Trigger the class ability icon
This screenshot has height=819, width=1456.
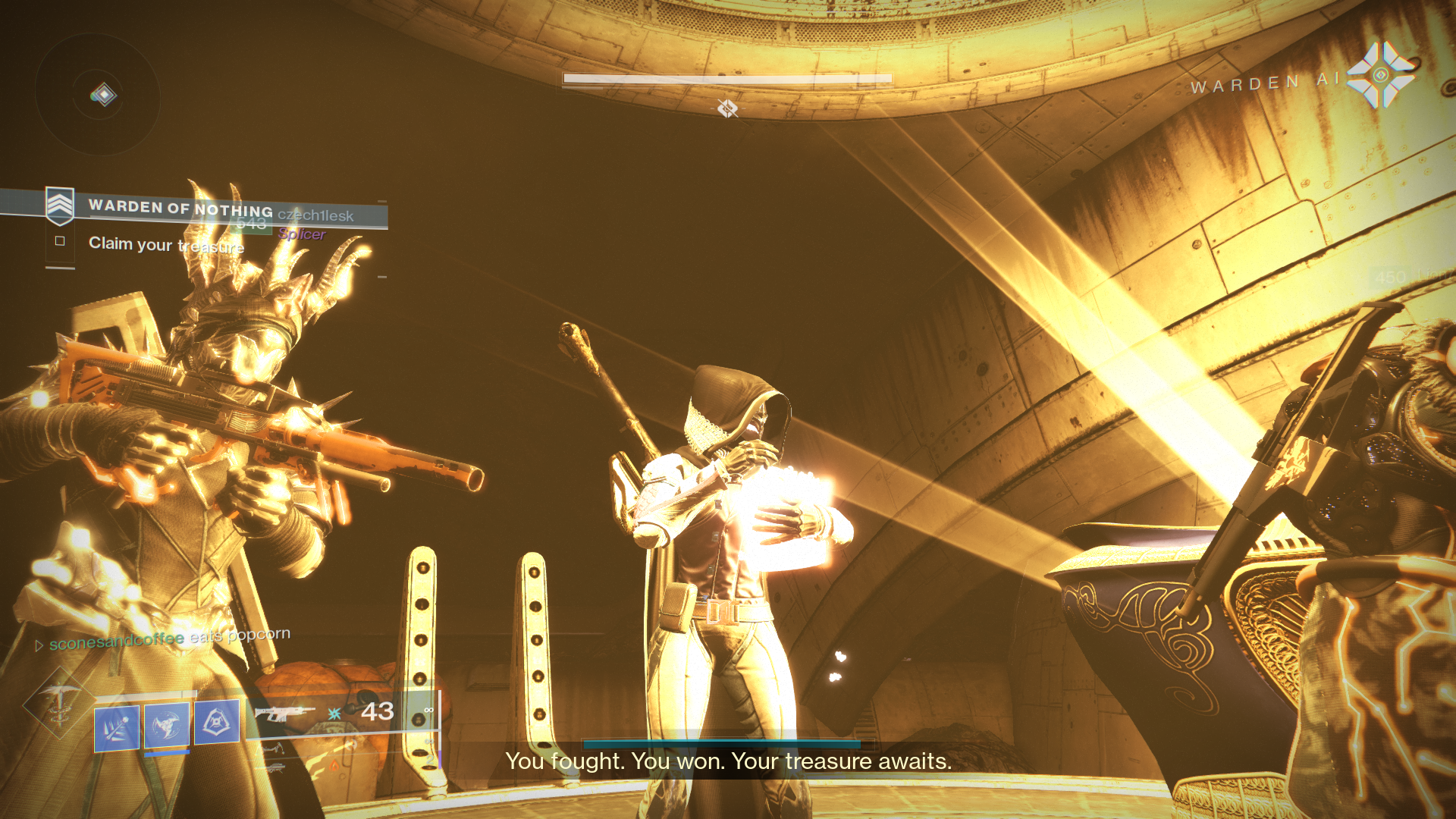click(217, 721)
